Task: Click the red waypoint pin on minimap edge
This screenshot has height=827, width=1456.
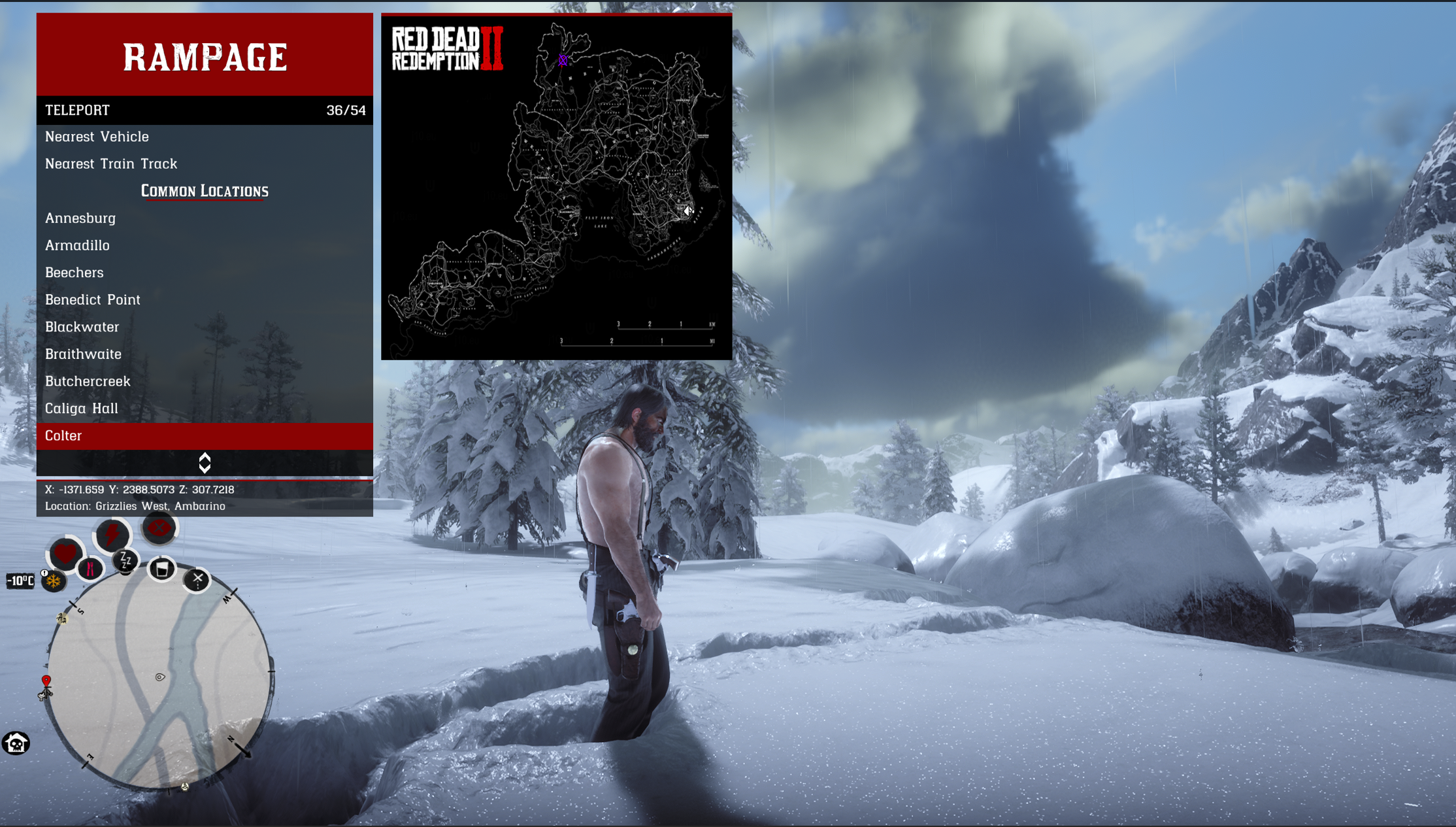Action: coord(46,681)
